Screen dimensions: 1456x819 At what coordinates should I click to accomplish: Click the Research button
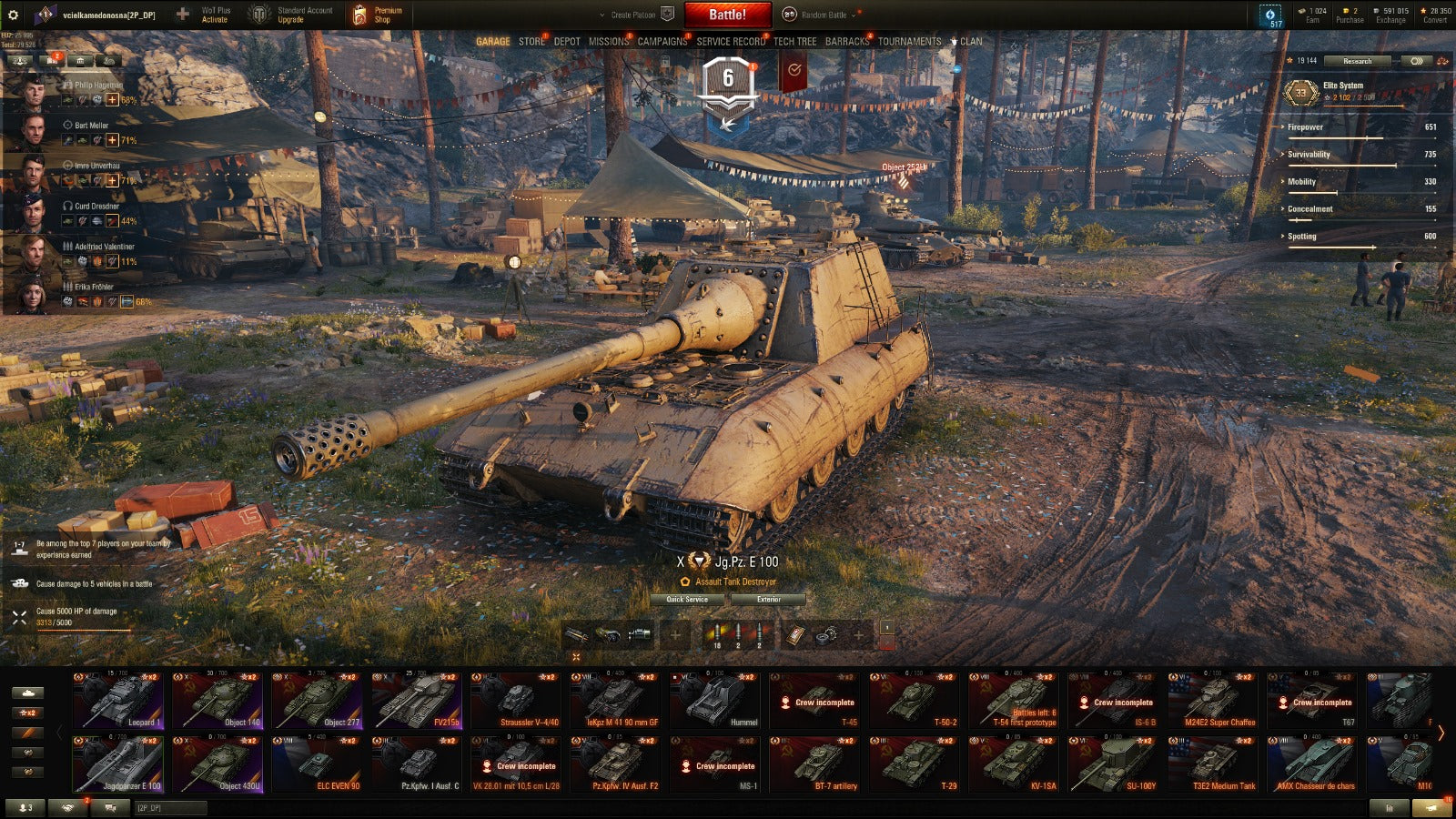click(x=1357, y=61)
